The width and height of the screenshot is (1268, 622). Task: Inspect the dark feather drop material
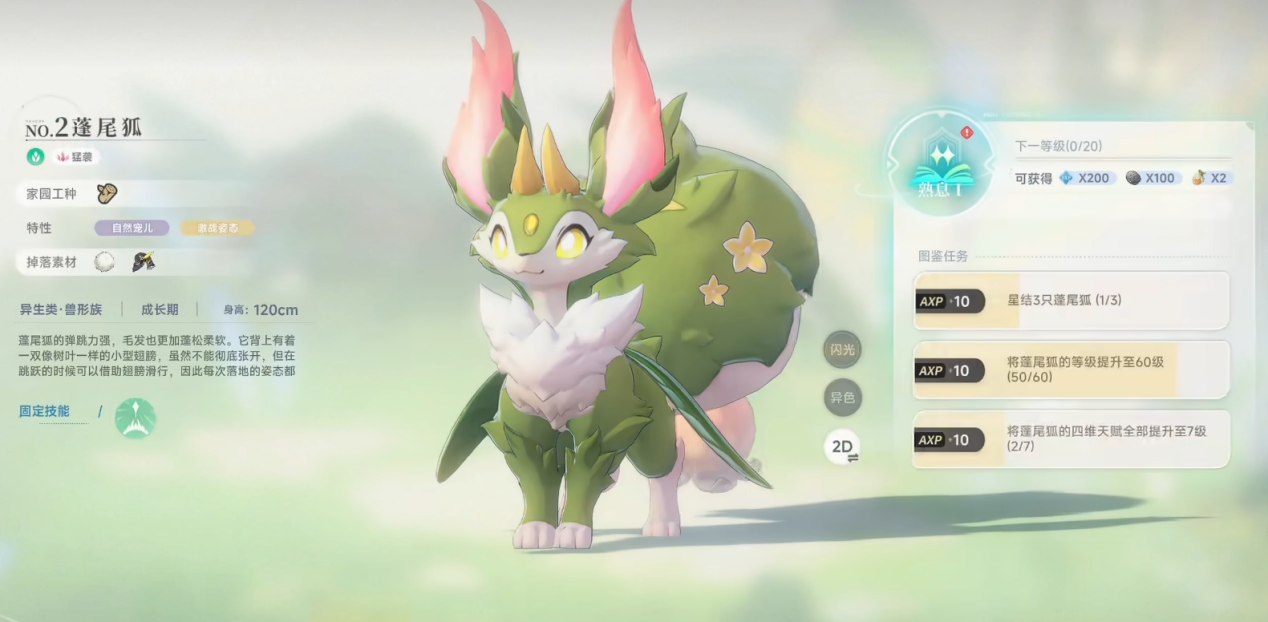click(143, 262)
